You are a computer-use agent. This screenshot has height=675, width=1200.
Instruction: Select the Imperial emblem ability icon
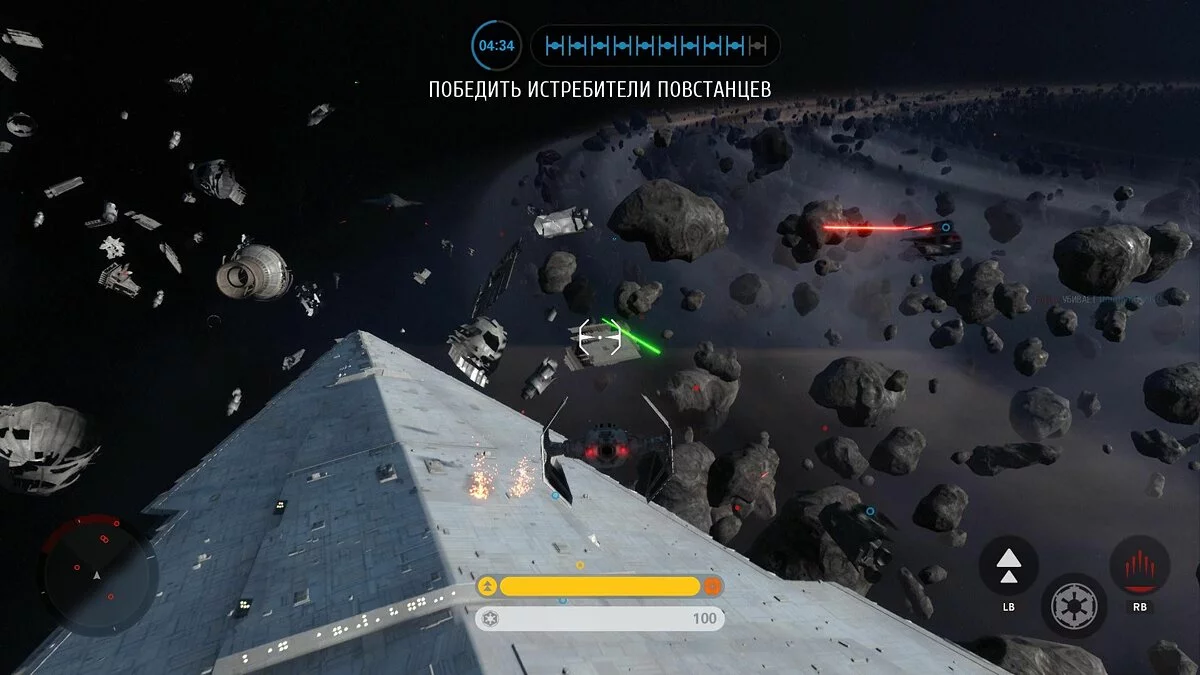coord(1071,606)
